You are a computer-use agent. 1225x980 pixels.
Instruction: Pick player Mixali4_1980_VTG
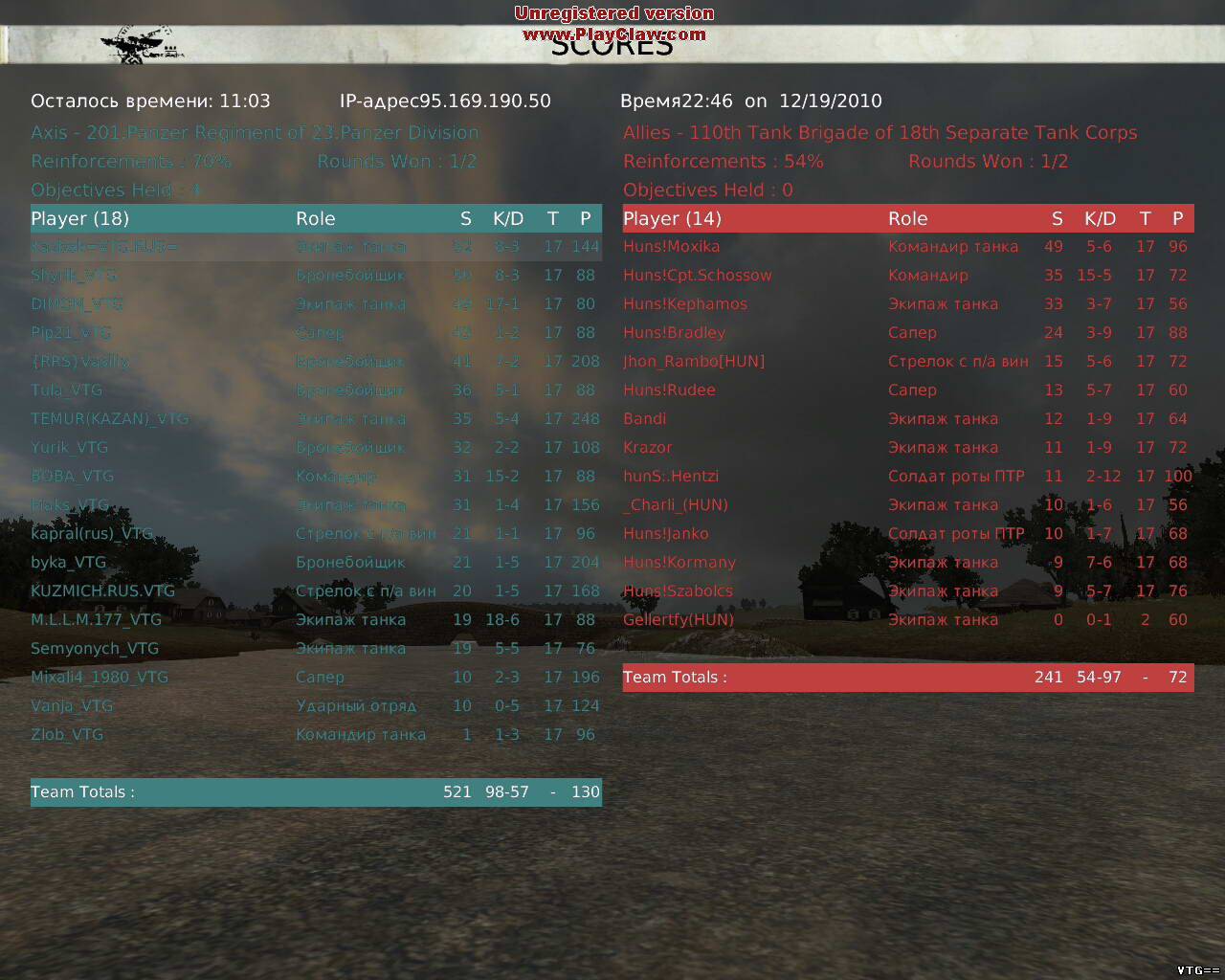point(100,678)
